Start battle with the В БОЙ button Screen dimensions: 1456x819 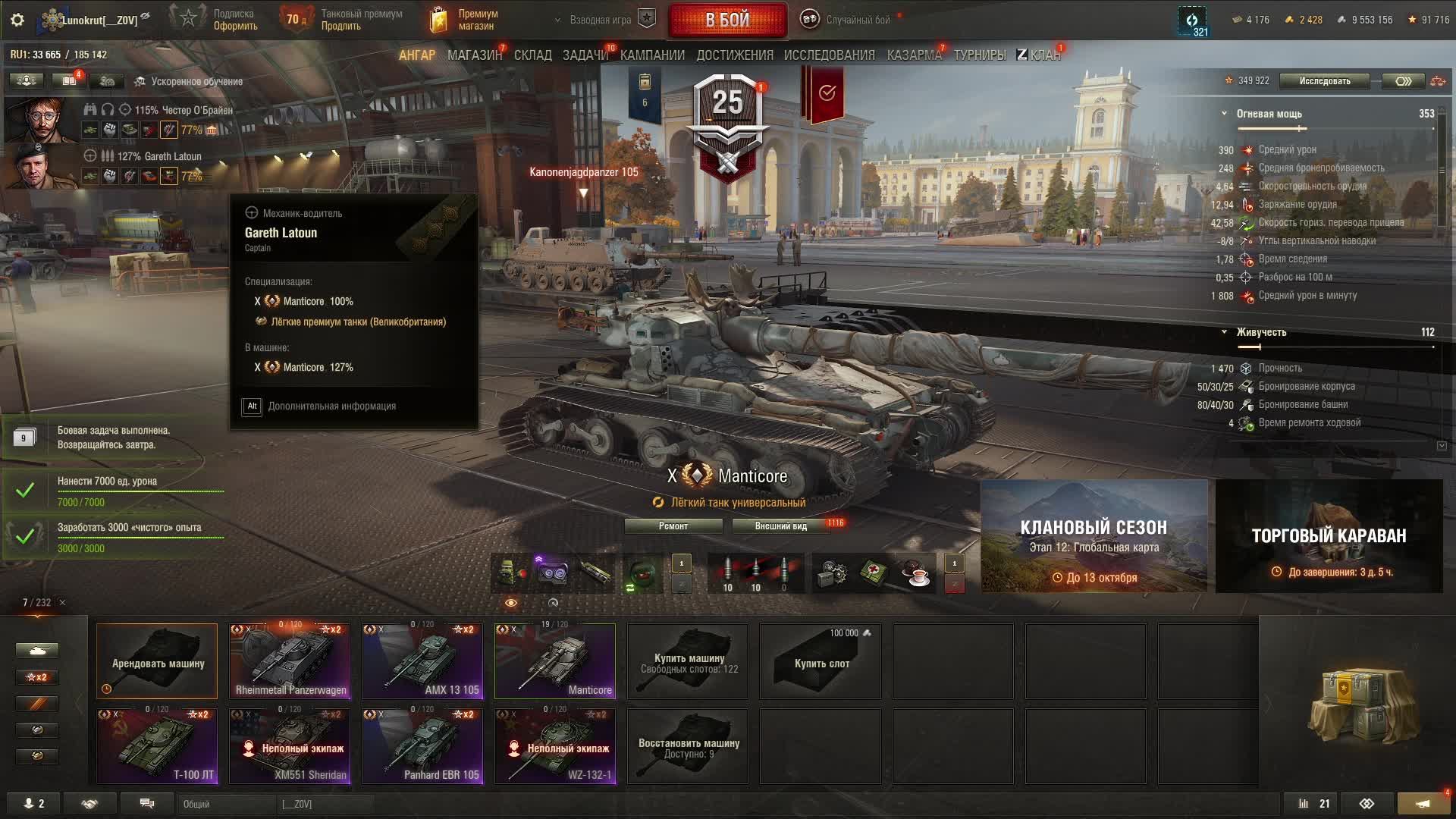[x=727, y=20]
